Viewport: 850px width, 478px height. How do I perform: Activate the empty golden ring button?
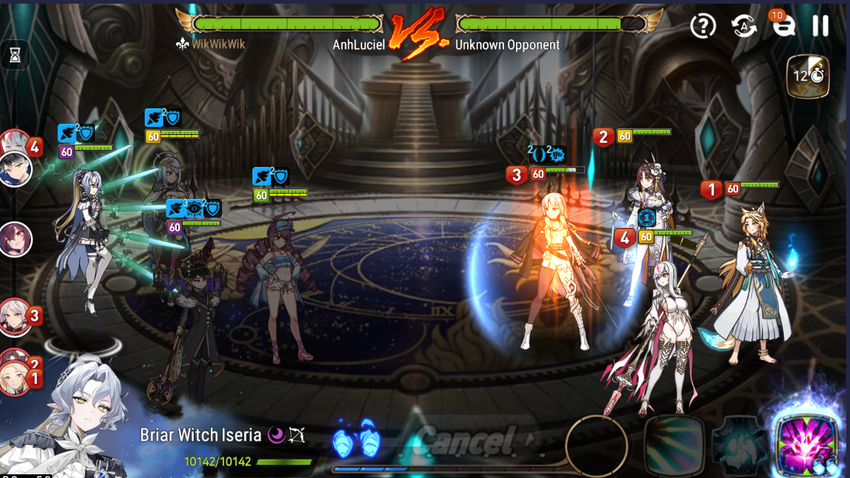pos(596,445)
